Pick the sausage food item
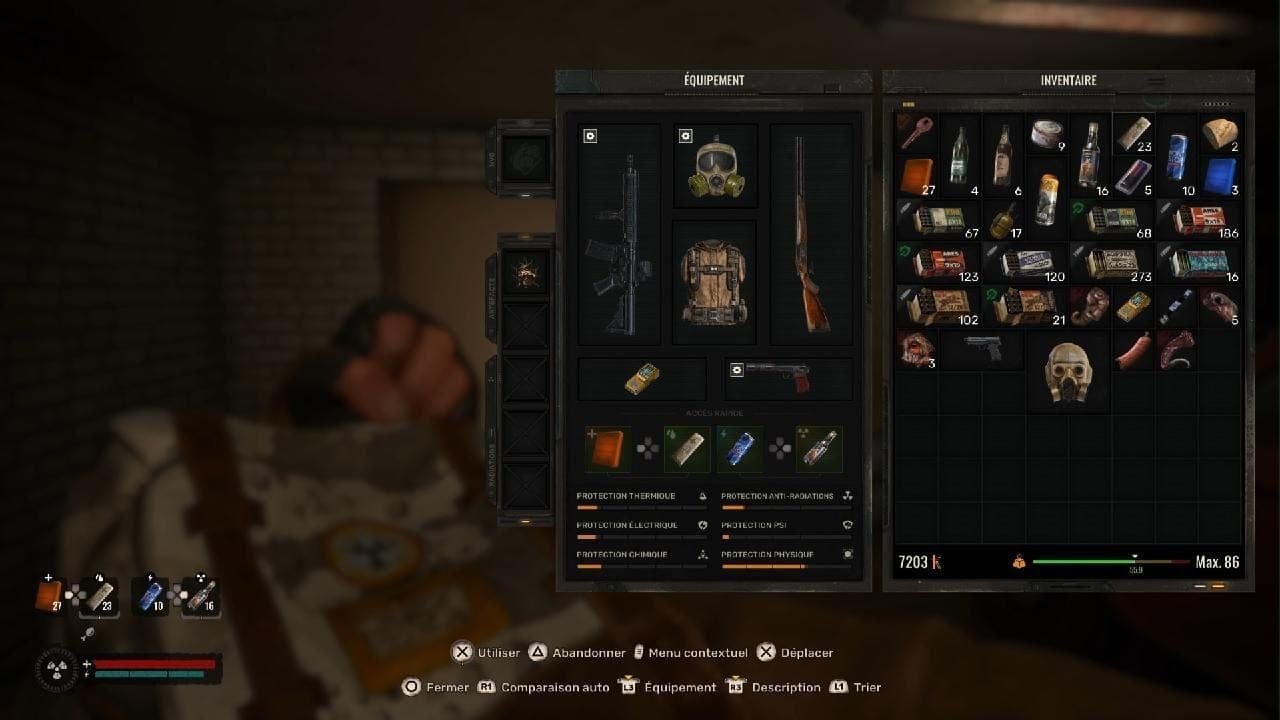Viewport: 1280px width, 720px height. [1134, 350]
